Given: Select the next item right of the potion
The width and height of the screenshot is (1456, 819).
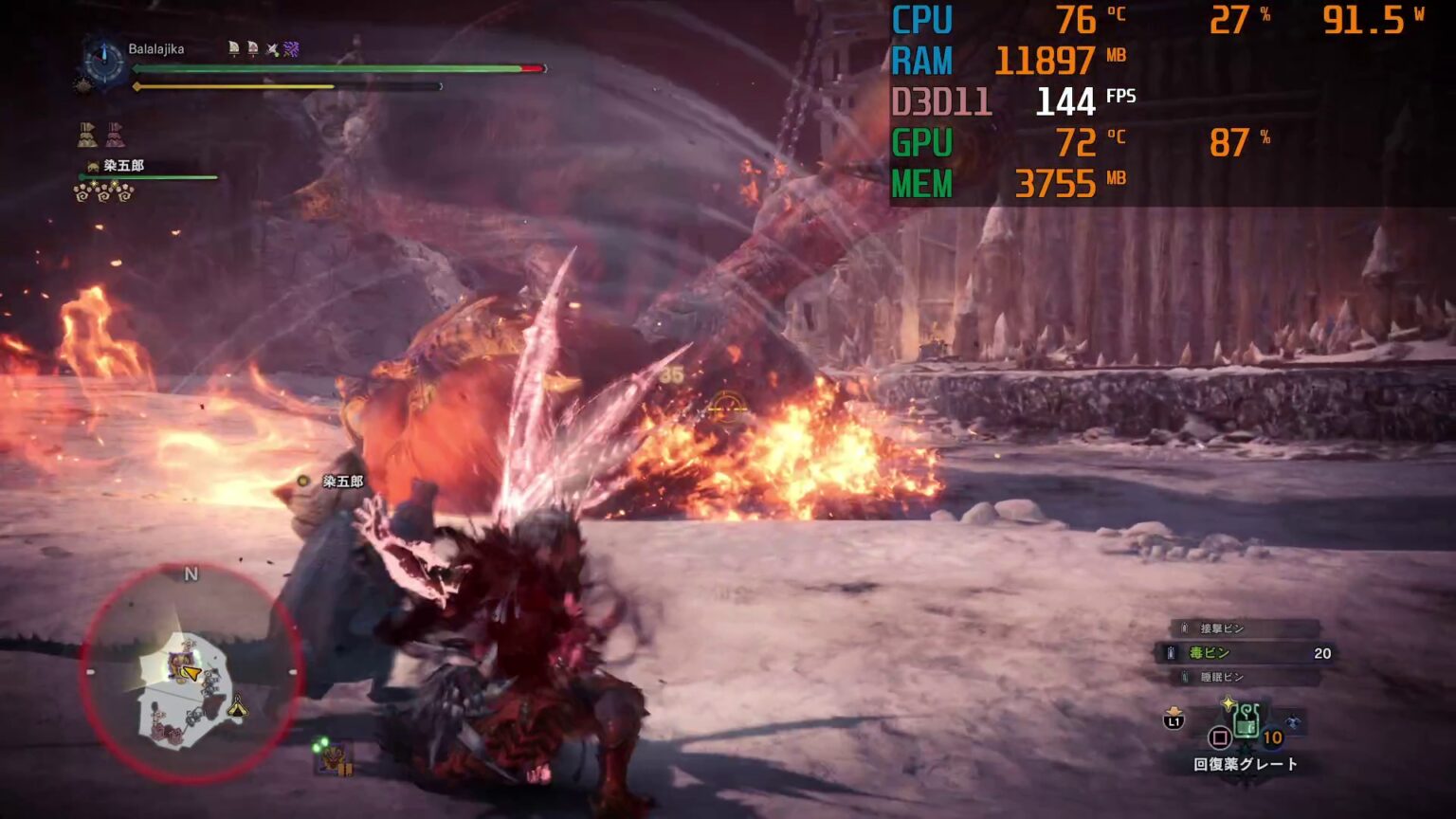Looking at the screenshot, I should (x=1293, y=723).
